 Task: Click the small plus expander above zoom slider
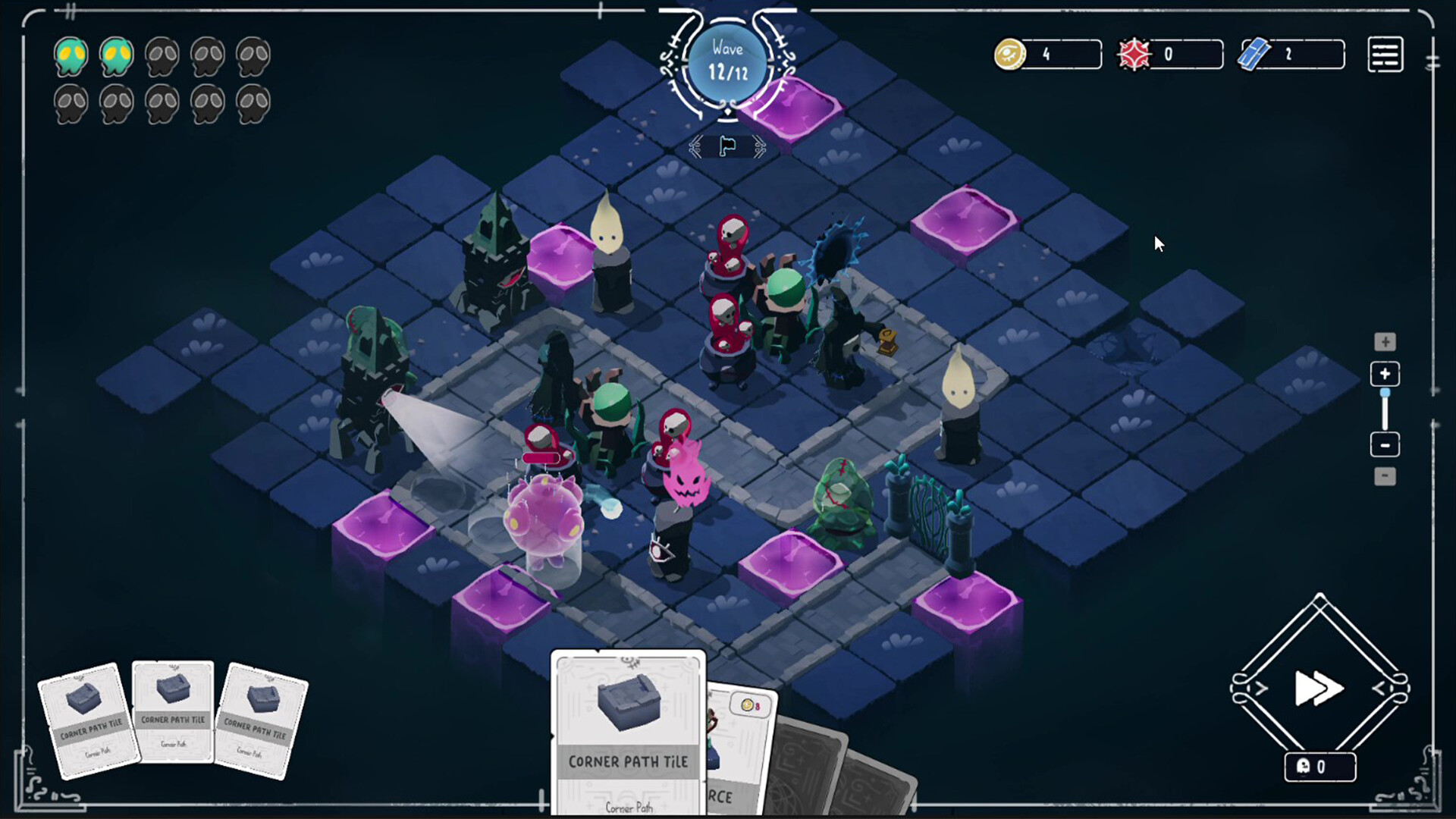coord(1385,342)
